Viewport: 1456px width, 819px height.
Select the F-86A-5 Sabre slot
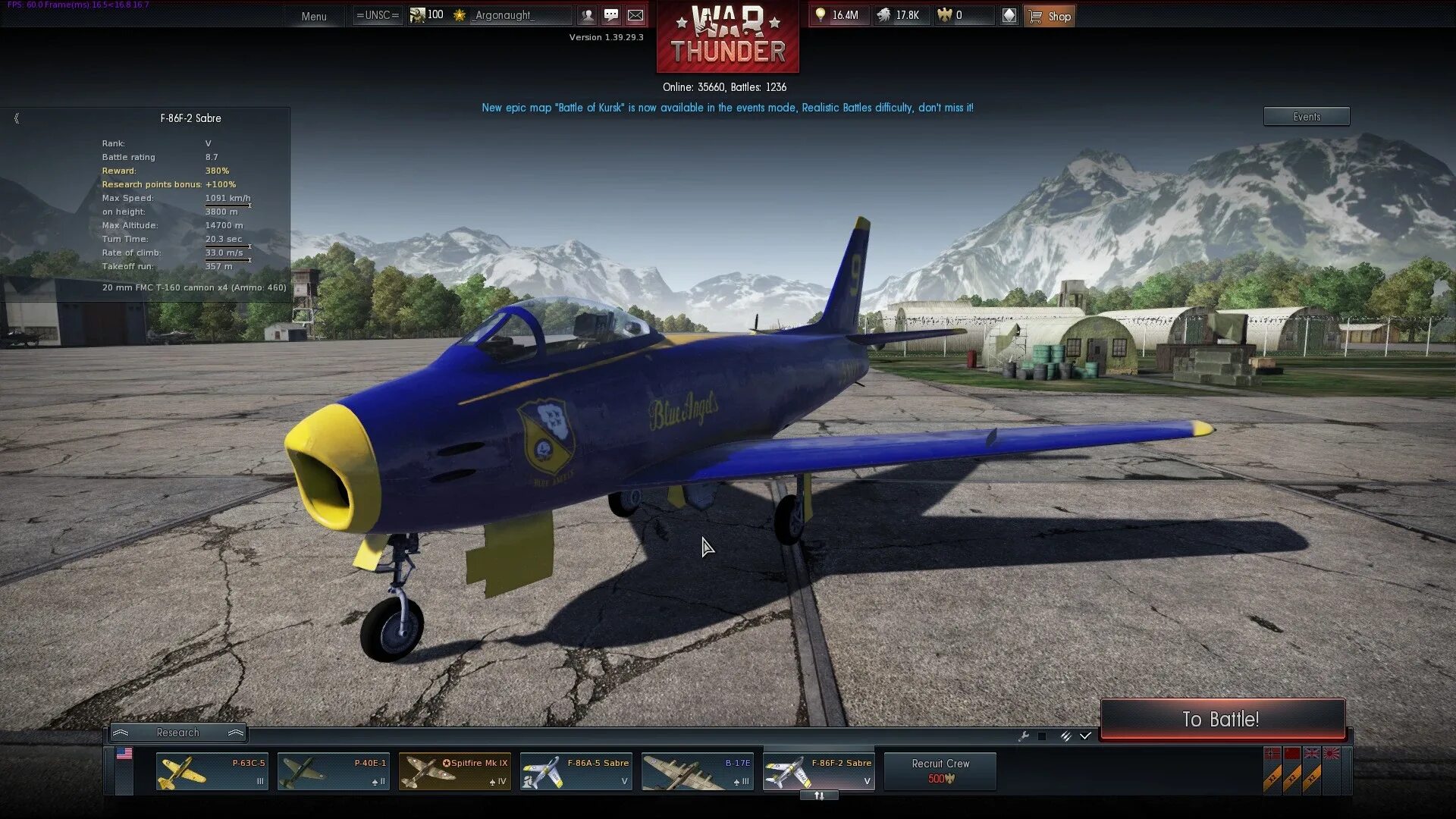click(576, 772)
